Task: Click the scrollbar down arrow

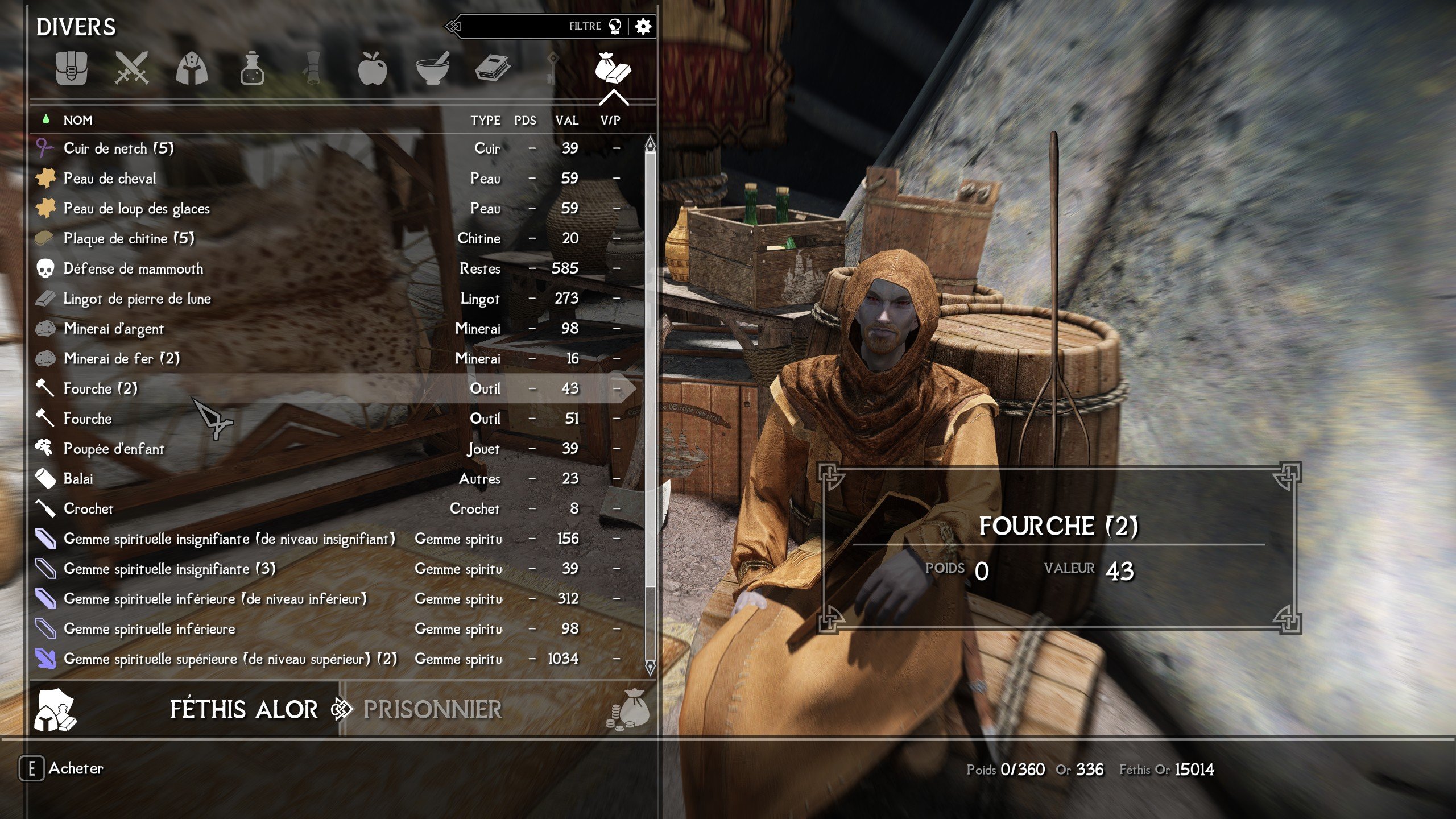Action: pyautogui.click(x=650, y=666)
